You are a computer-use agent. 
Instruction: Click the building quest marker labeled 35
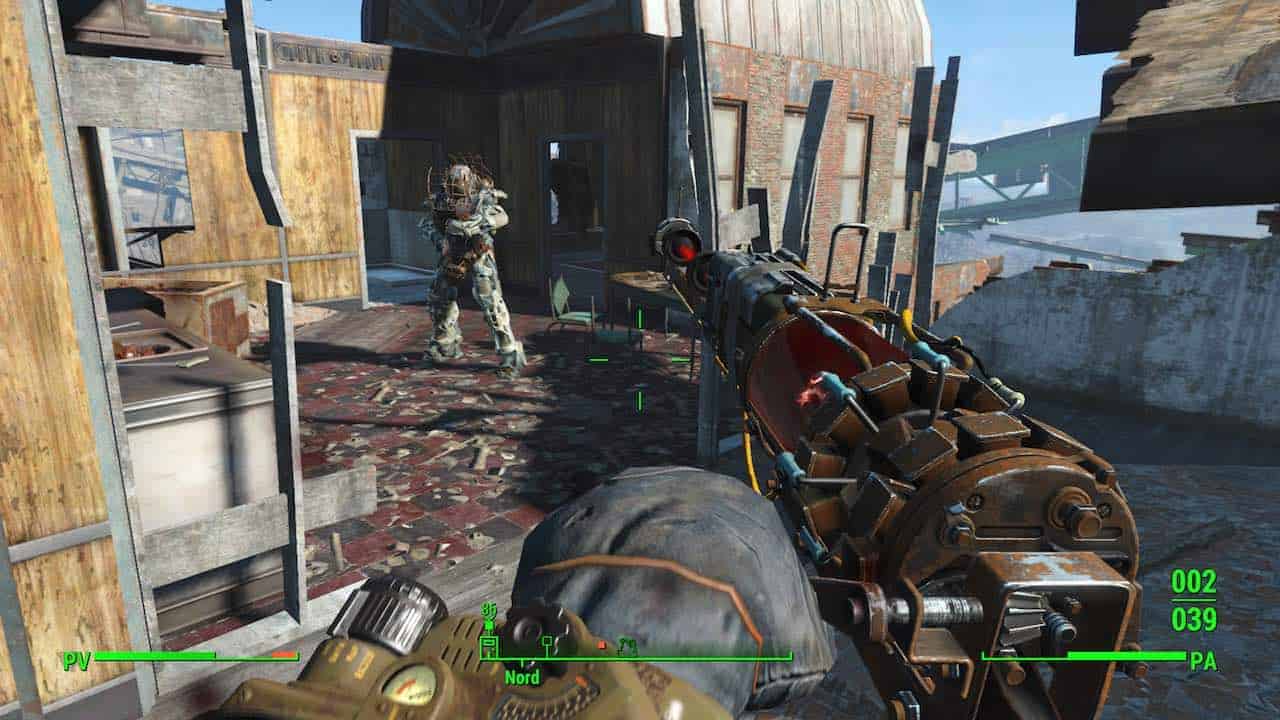pos(490,645)
